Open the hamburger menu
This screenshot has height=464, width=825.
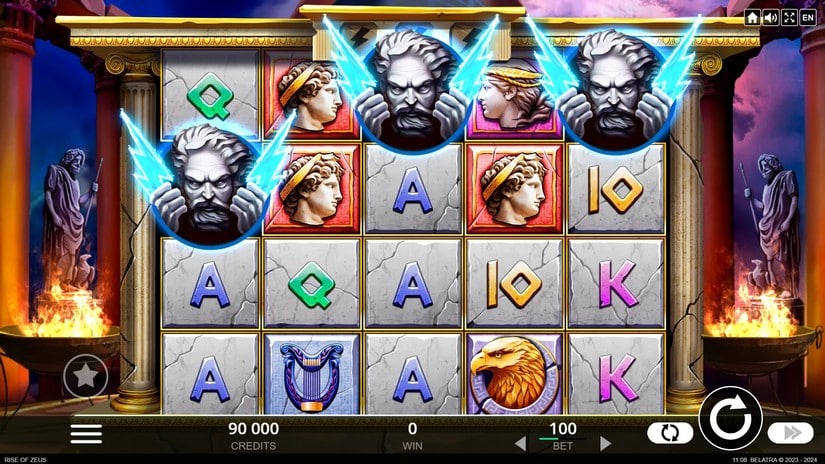pyautogui.click(x=86, y=433)
